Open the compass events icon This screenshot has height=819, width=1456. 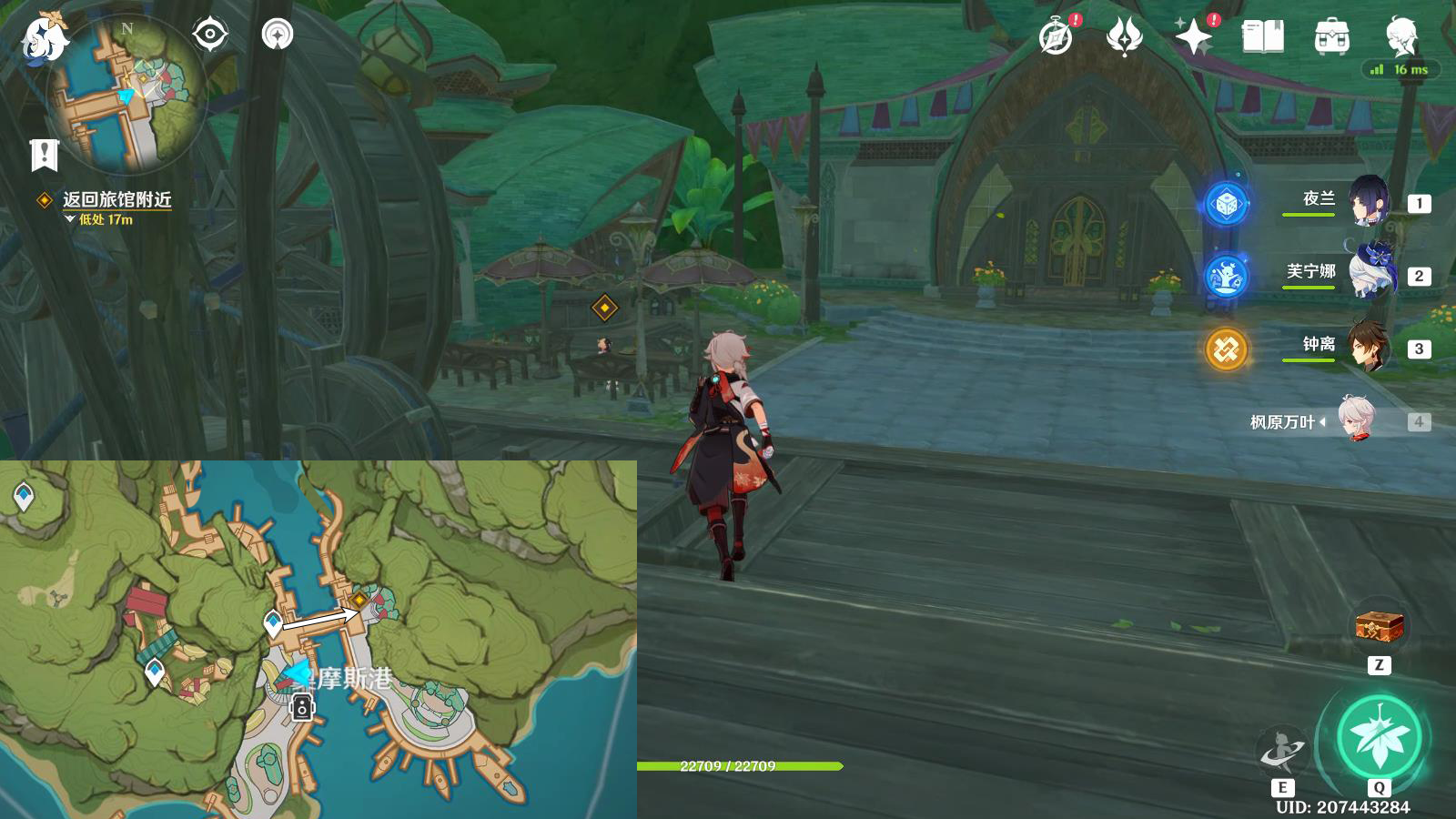(1057, 37)
